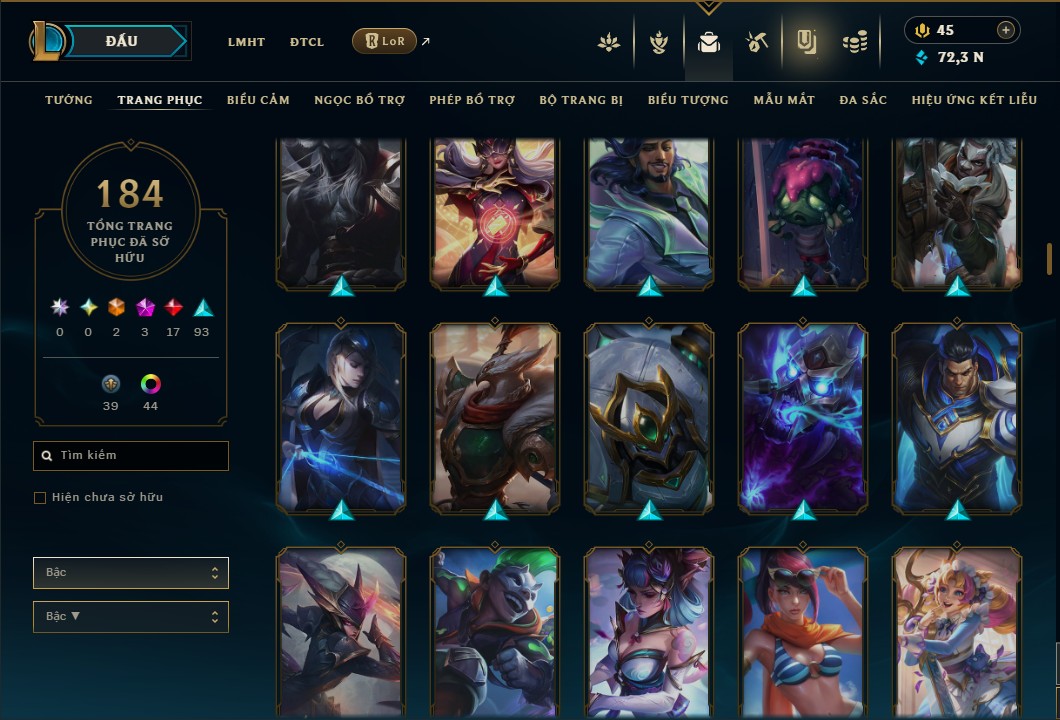
Task: Open the crafting hammer icon
Action: pyautogui.click(x=756, y=42)
